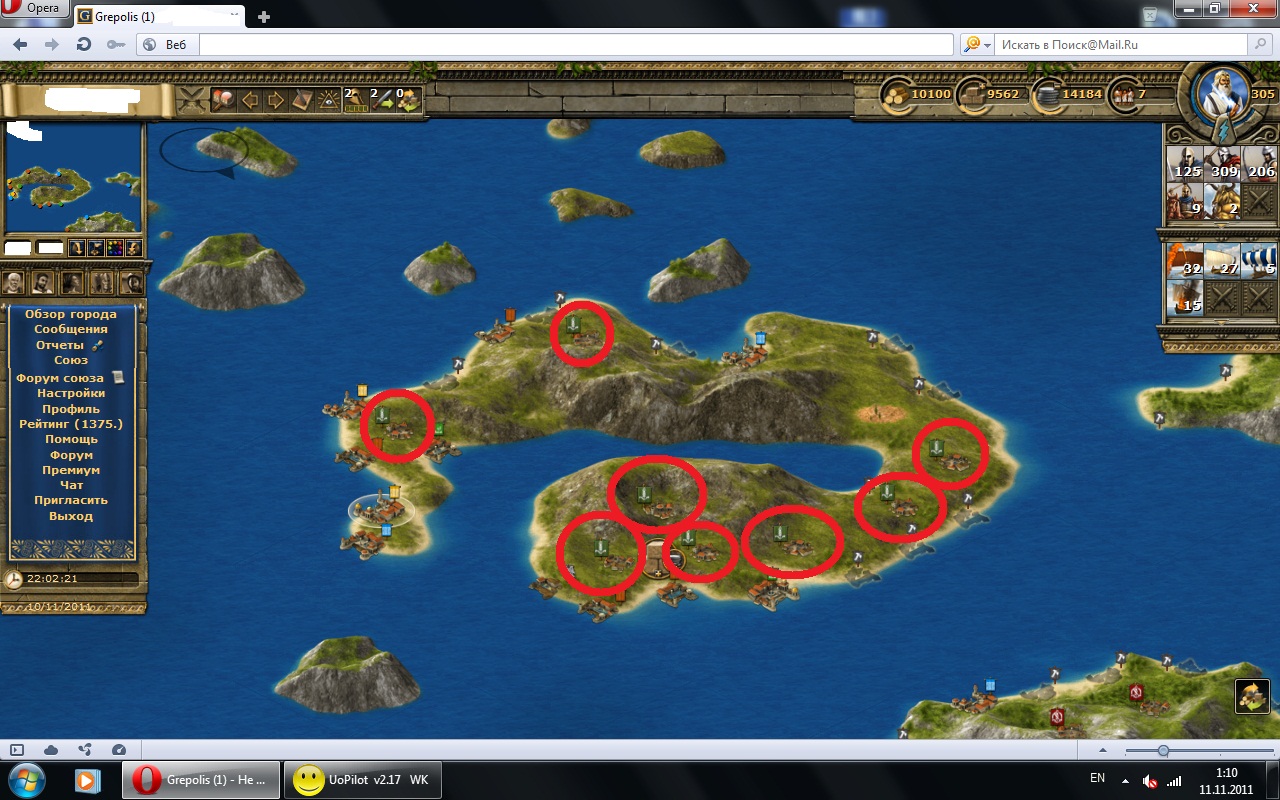
Task: Select Помощь in the side menu
Action: (x=70, y=439)
